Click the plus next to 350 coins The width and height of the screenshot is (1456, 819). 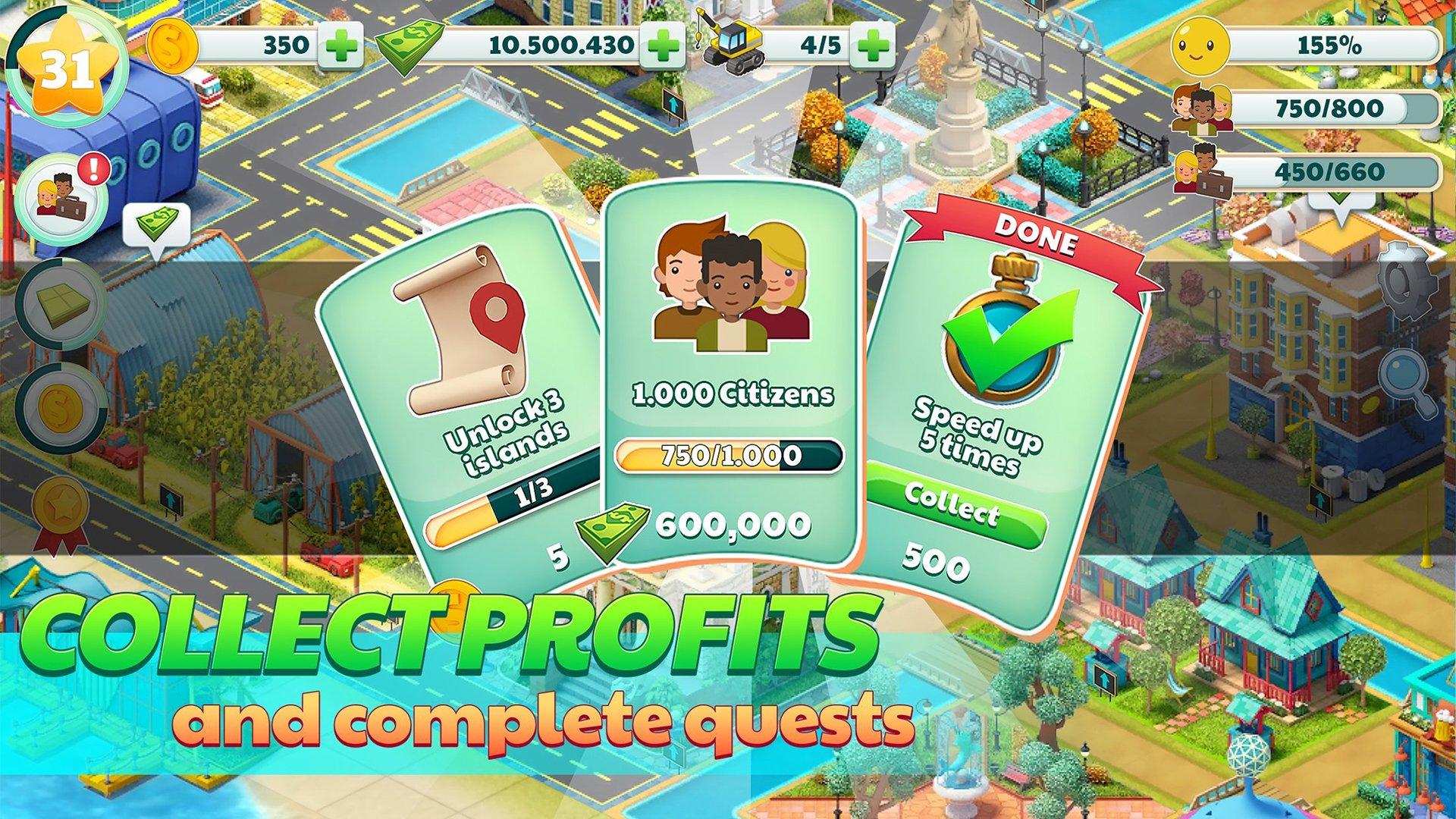pos(342,45)
